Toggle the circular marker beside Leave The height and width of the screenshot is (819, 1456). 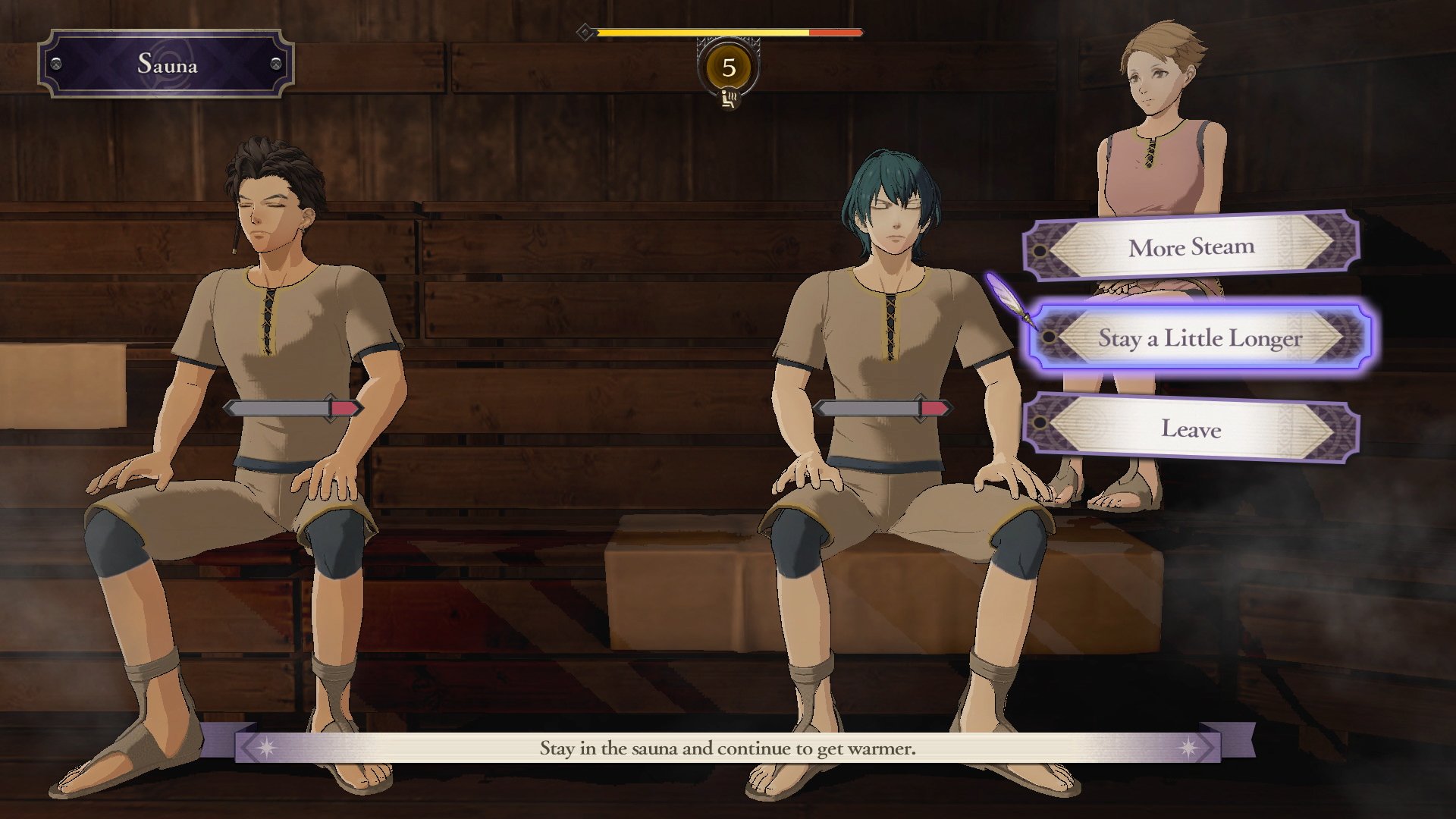[1039, 421]
